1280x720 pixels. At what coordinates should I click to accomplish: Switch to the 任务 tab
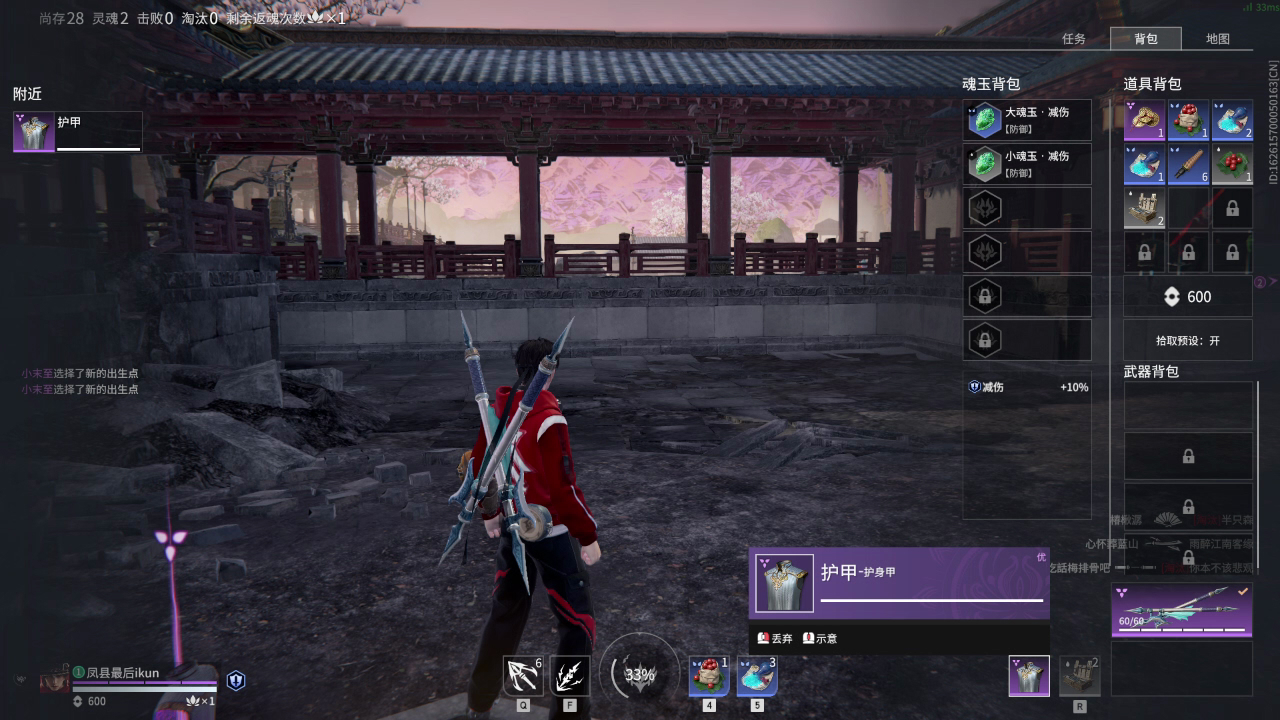click(x=1074, y=39)
